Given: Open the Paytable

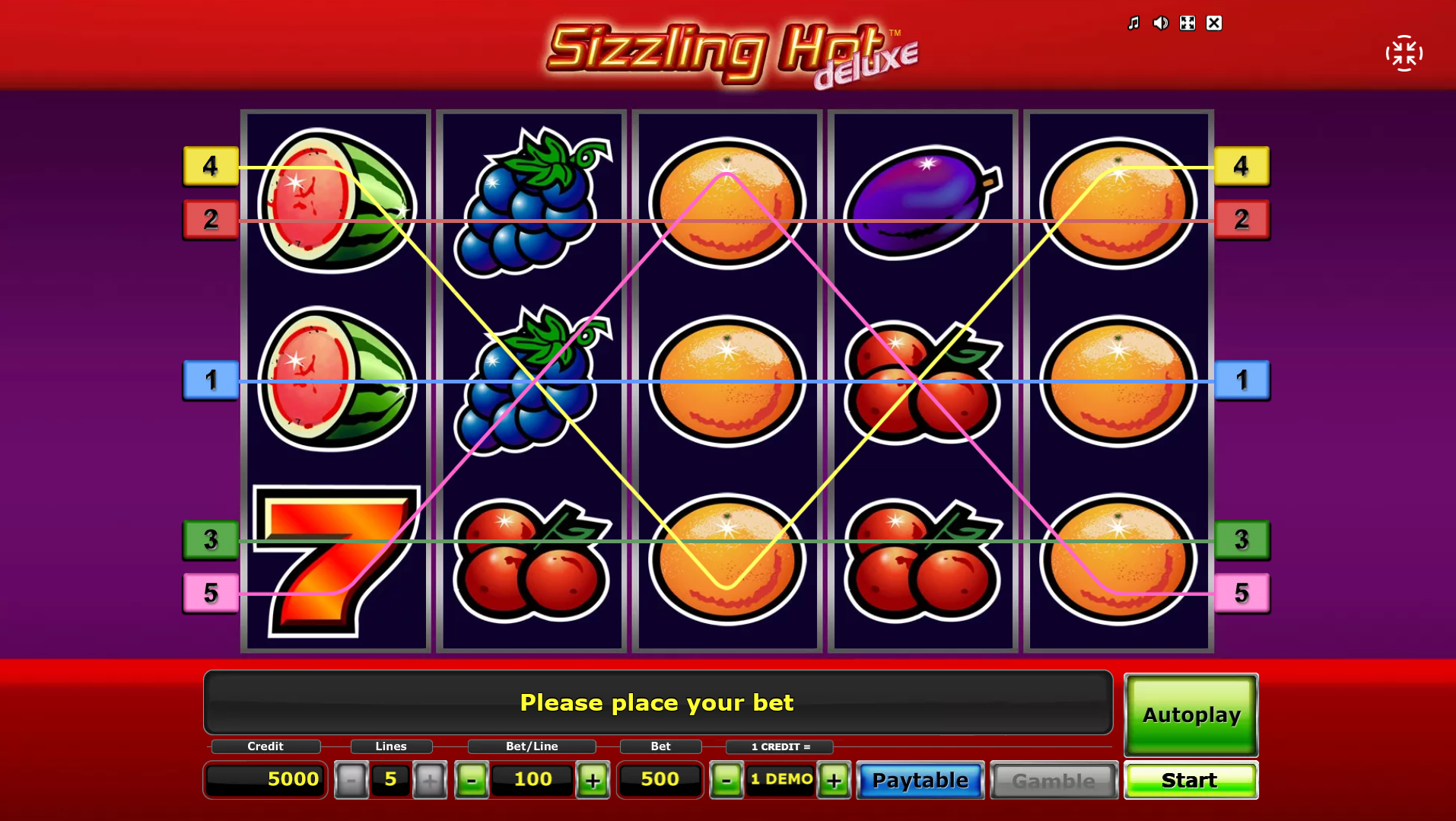Looking at the screenshot, I should (x=920, y=780).
